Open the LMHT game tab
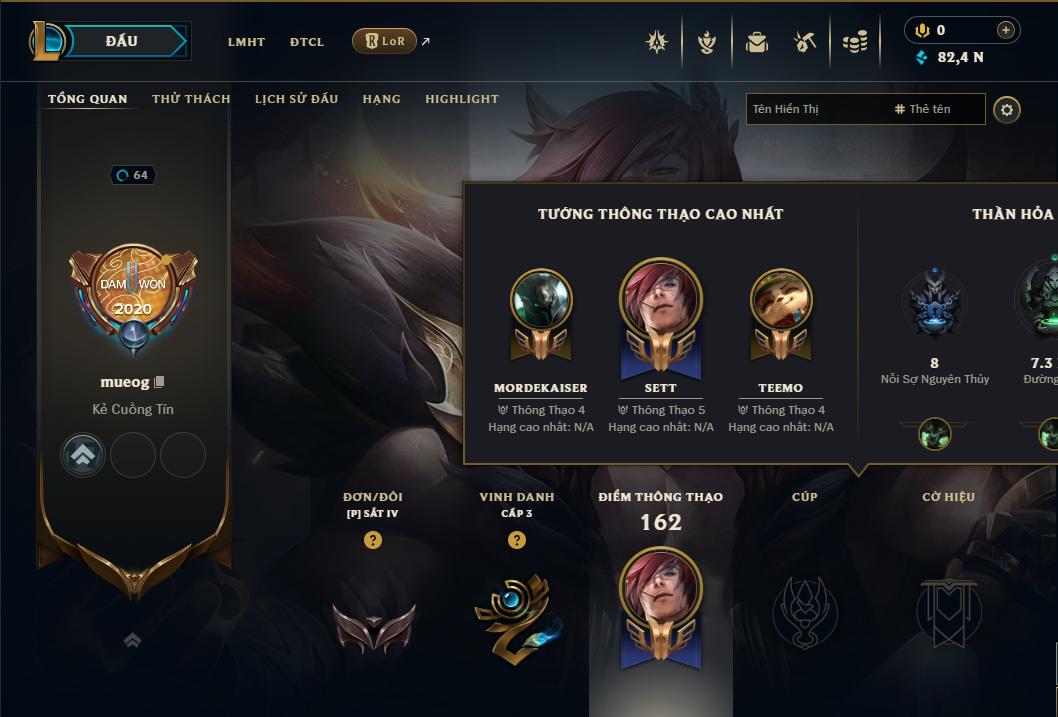The height and width of the screenshot is (717, 1058). tap(246, 42)
